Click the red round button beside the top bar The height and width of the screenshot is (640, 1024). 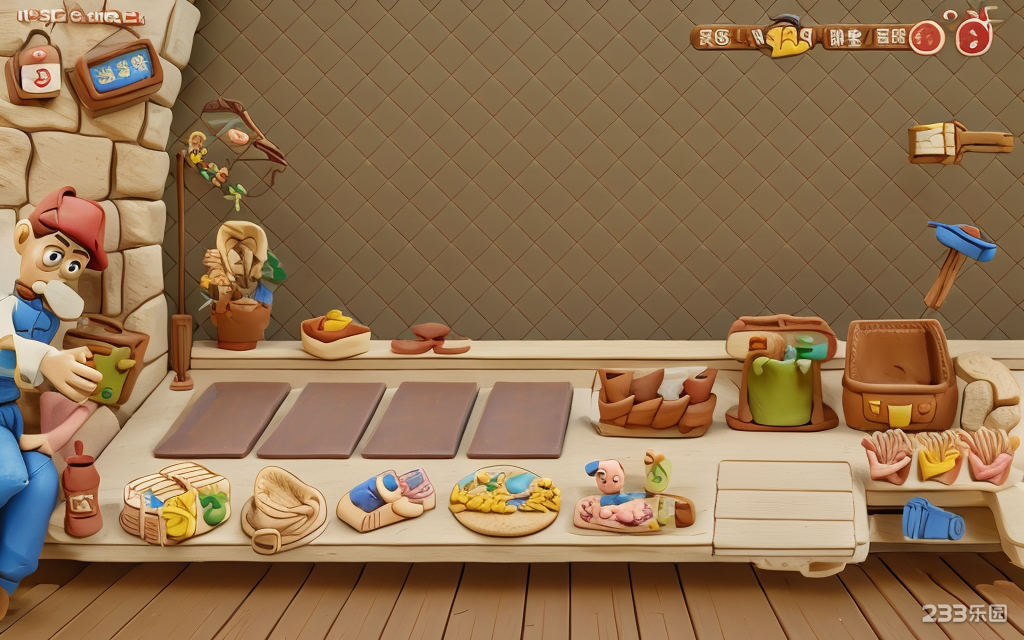click(x=927, y=38)
